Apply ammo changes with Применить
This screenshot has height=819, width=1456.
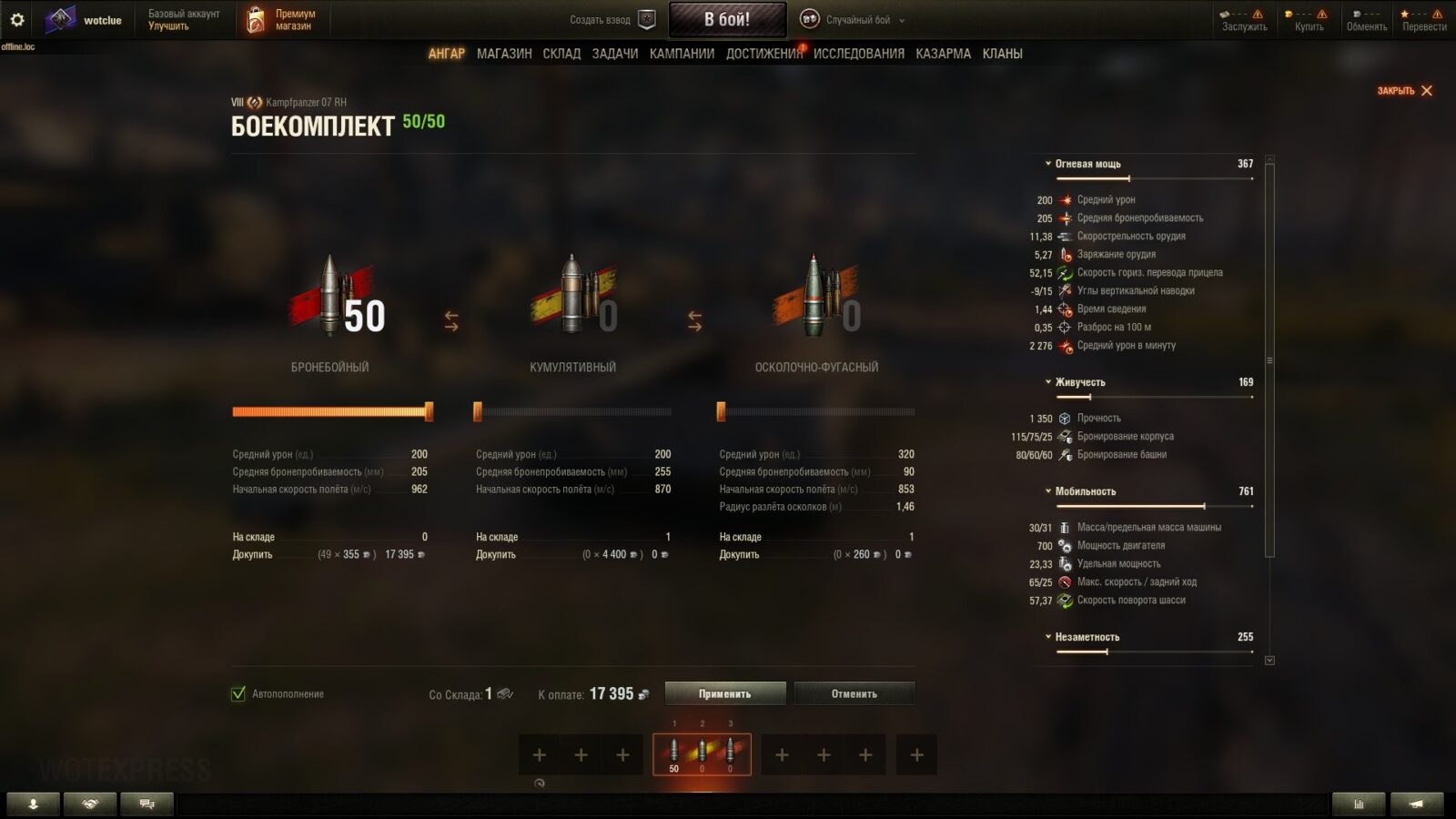tap(724, 693)
